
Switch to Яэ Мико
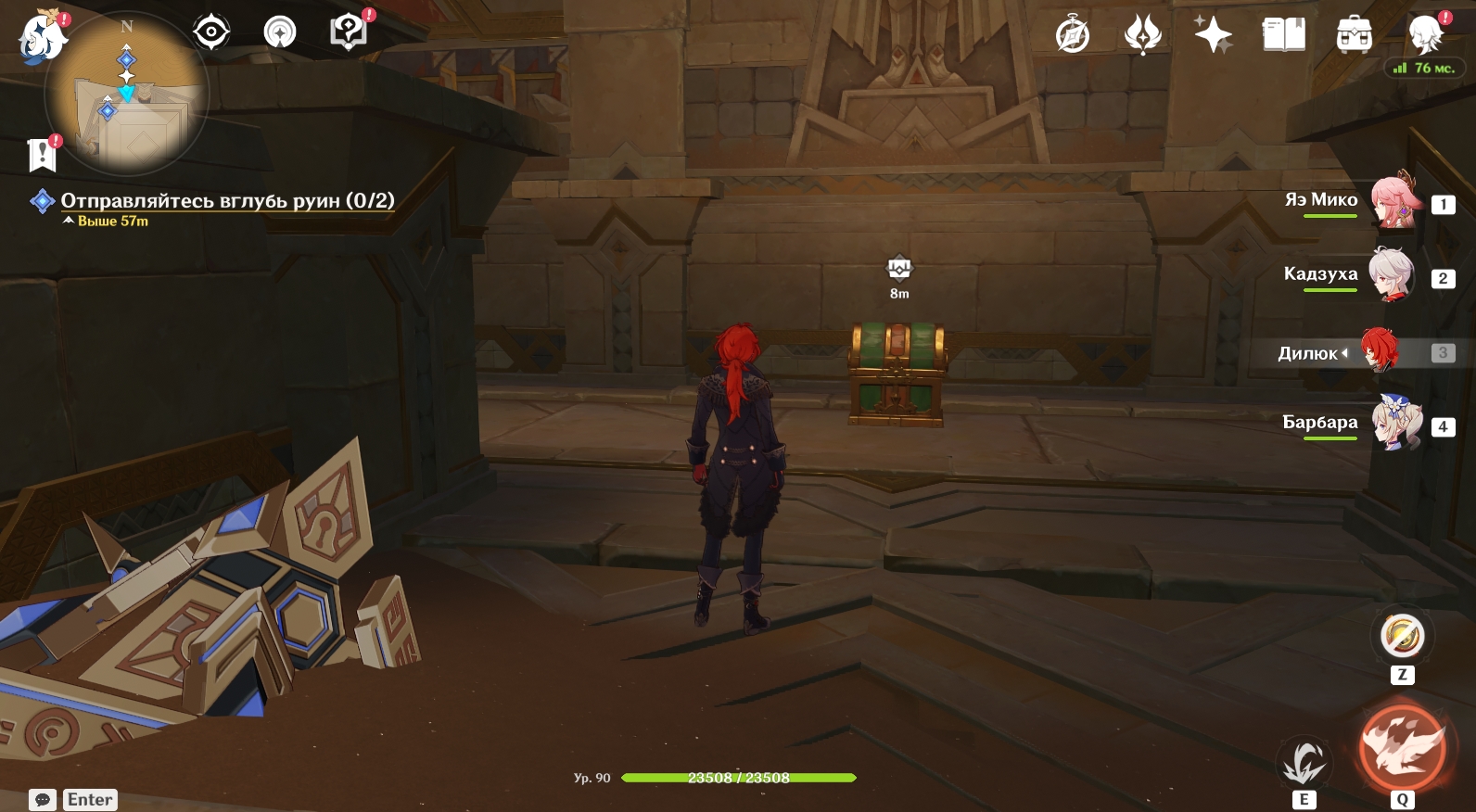(x=1393, y=201)
